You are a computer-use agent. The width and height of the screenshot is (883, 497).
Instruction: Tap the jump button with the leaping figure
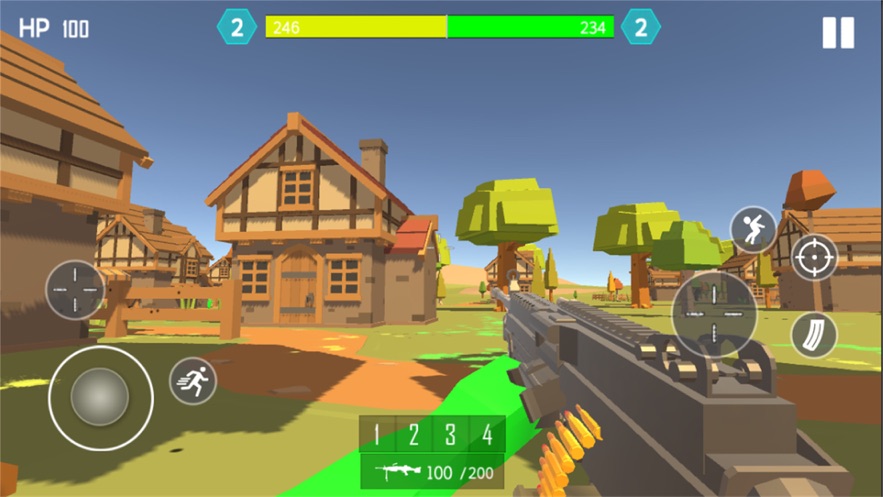tap(753, 229)
